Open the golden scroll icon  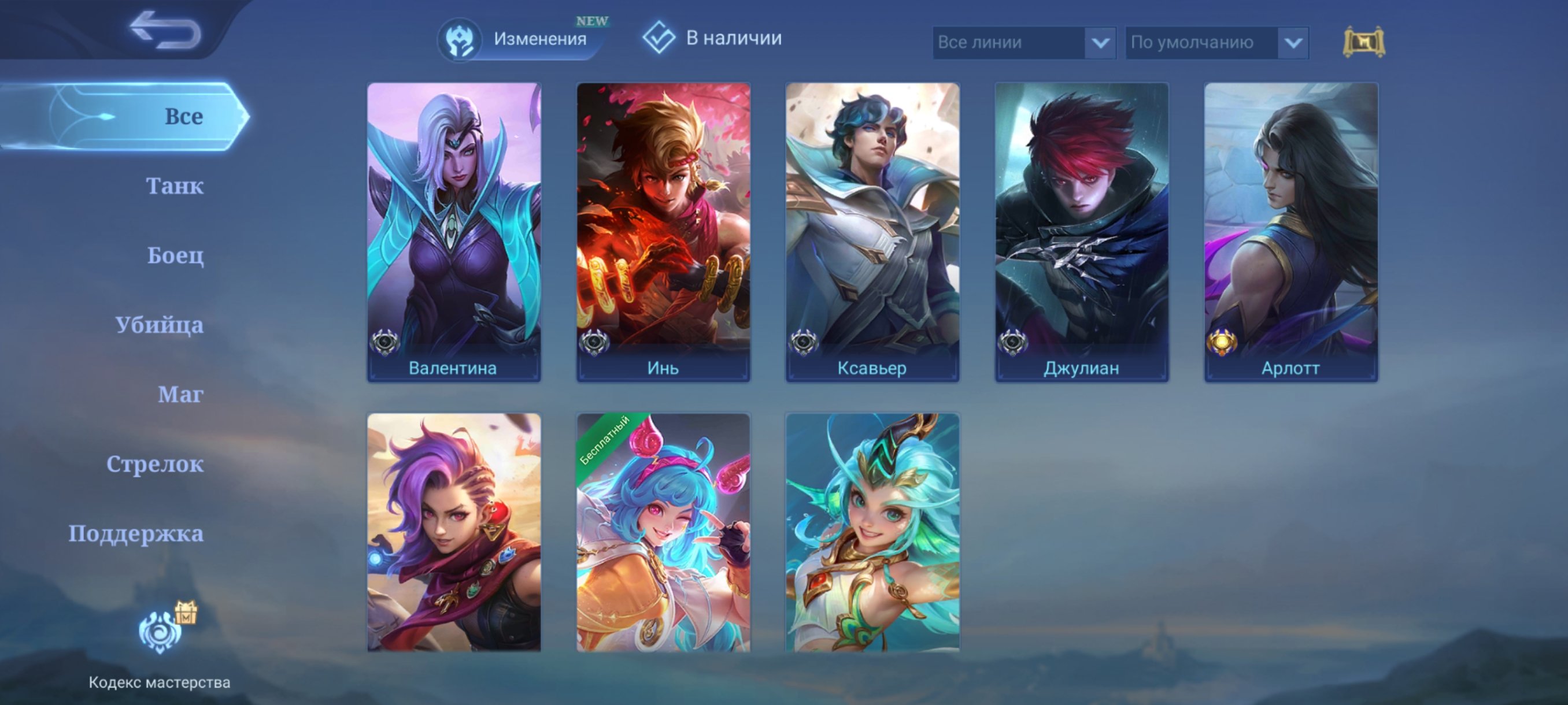coord(1363,42)
